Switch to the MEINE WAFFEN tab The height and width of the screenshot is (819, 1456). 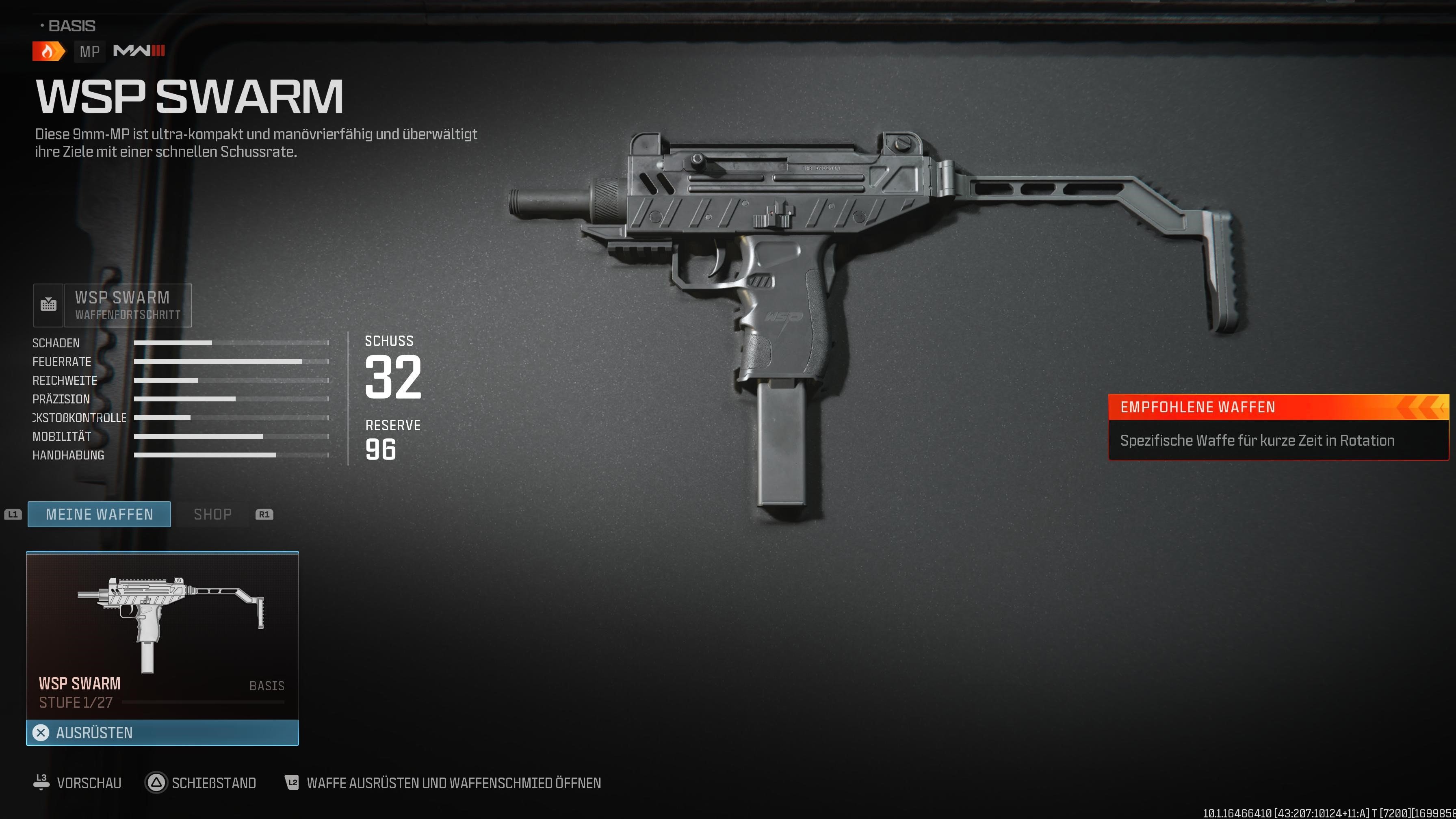coord(99,514)
